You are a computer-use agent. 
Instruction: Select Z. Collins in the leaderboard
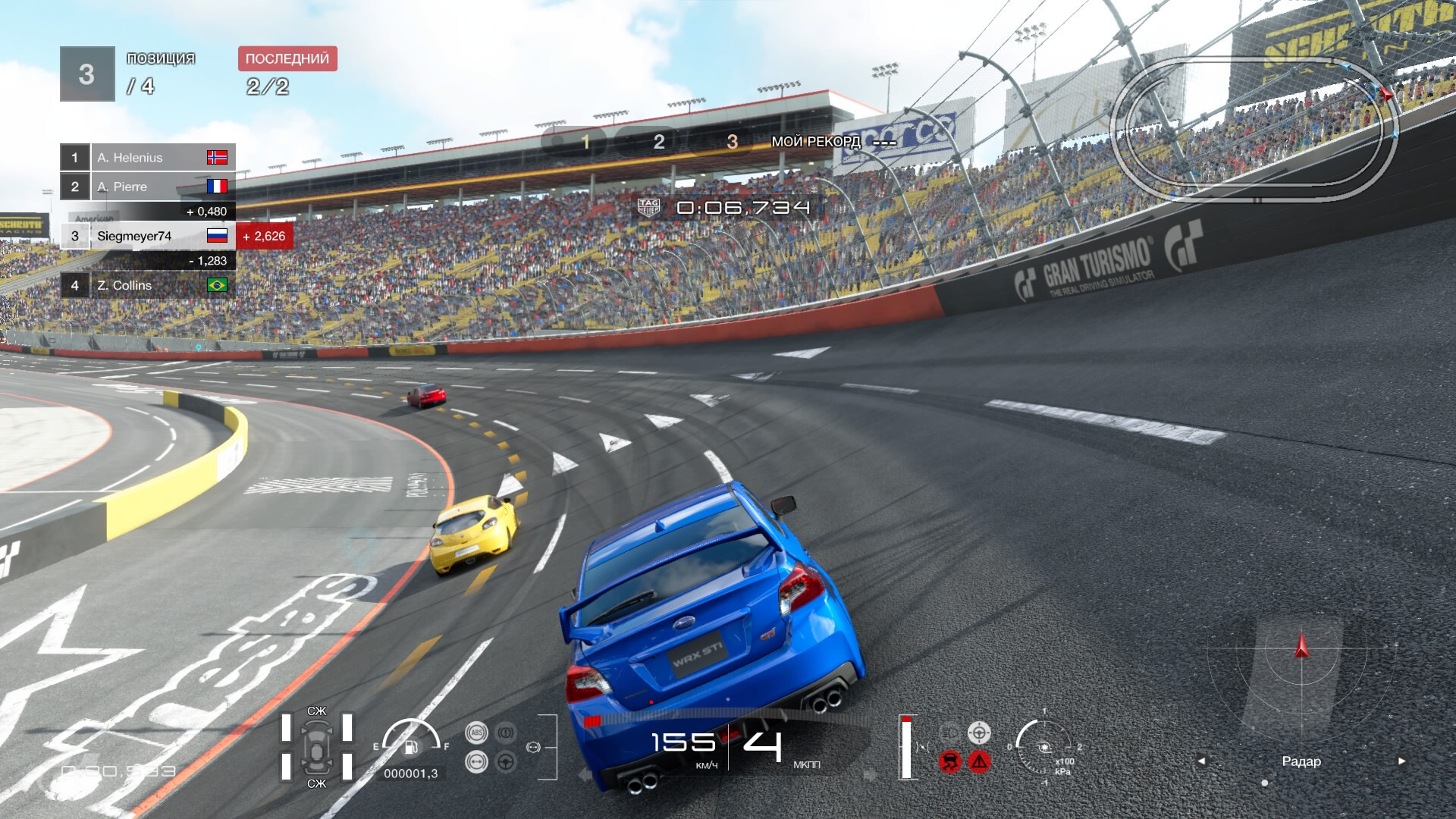pyautogui.click(x=148, y=285)
